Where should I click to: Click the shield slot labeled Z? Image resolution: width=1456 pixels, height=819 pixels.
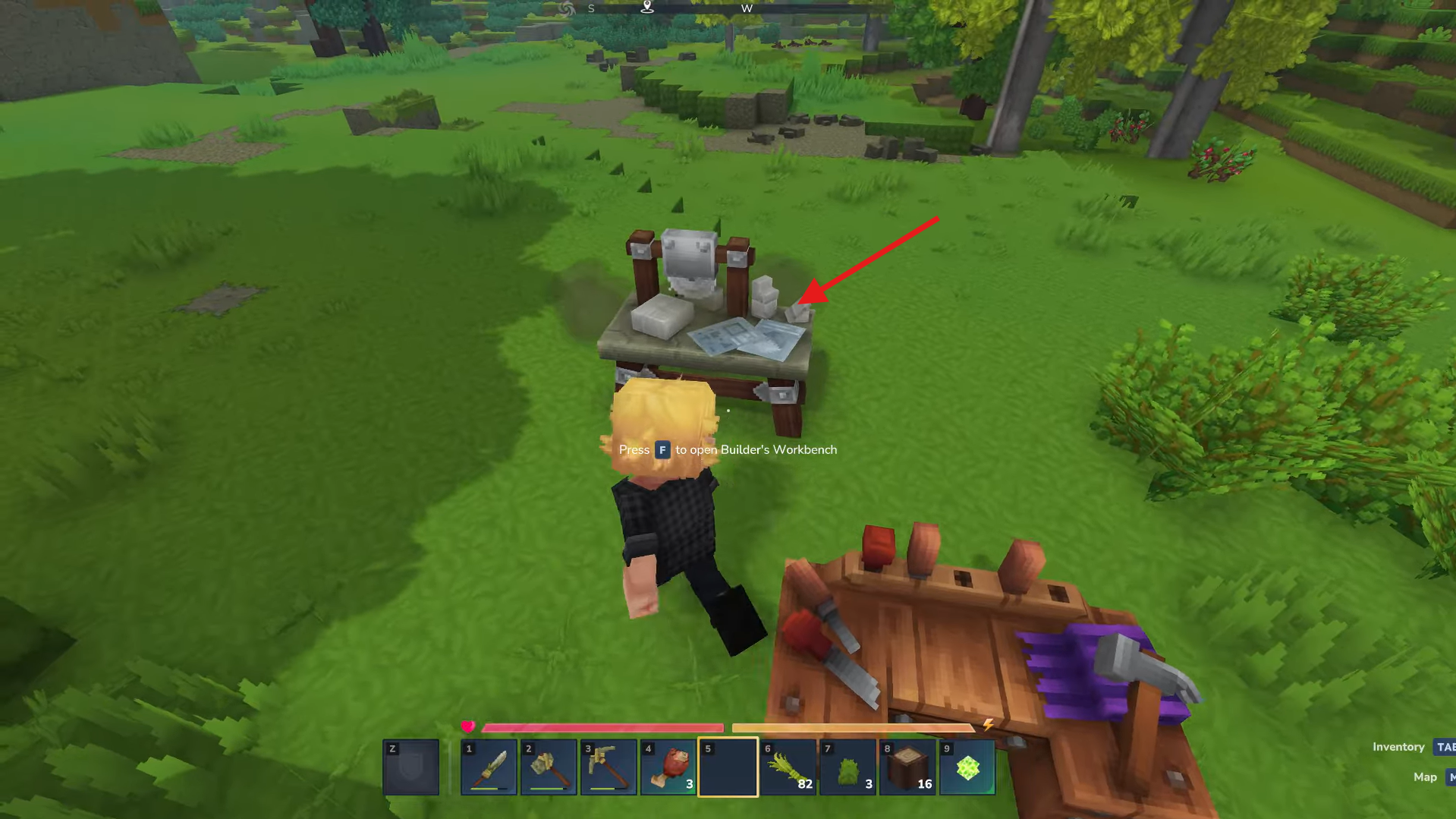point(410,767)
